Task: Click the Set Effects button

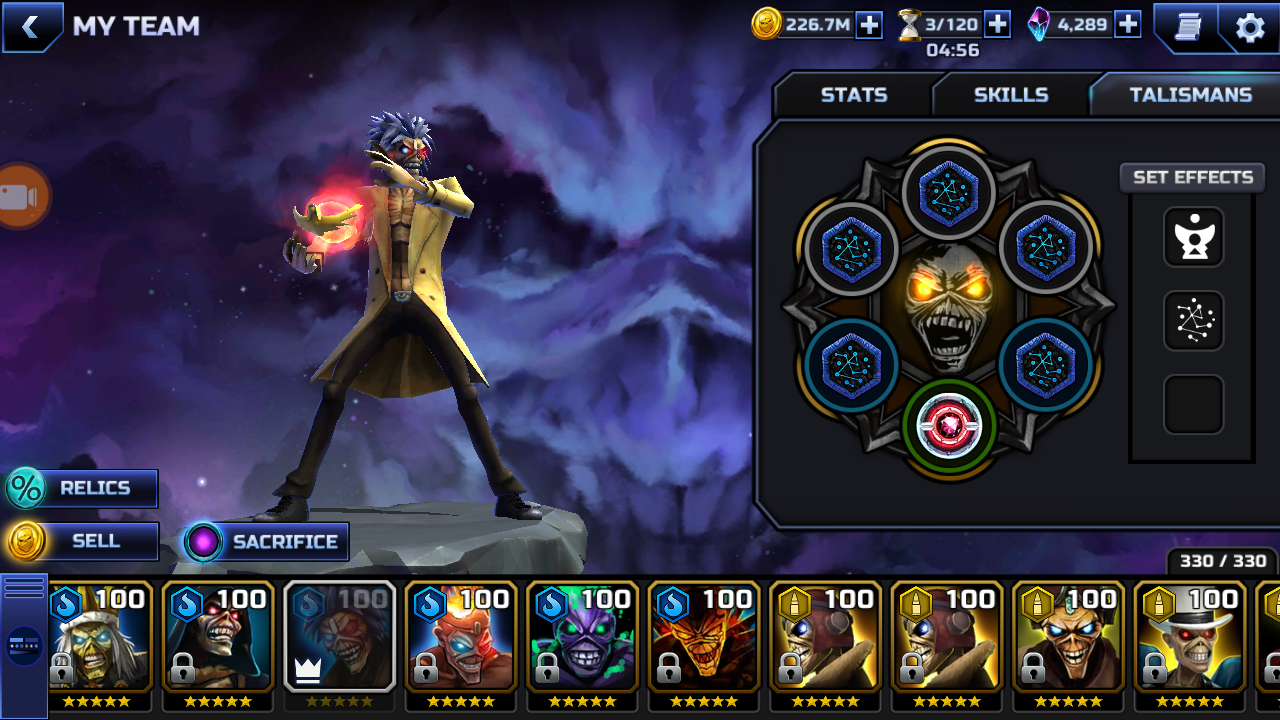Action: pyautogui.click(x=1192, y=177)
